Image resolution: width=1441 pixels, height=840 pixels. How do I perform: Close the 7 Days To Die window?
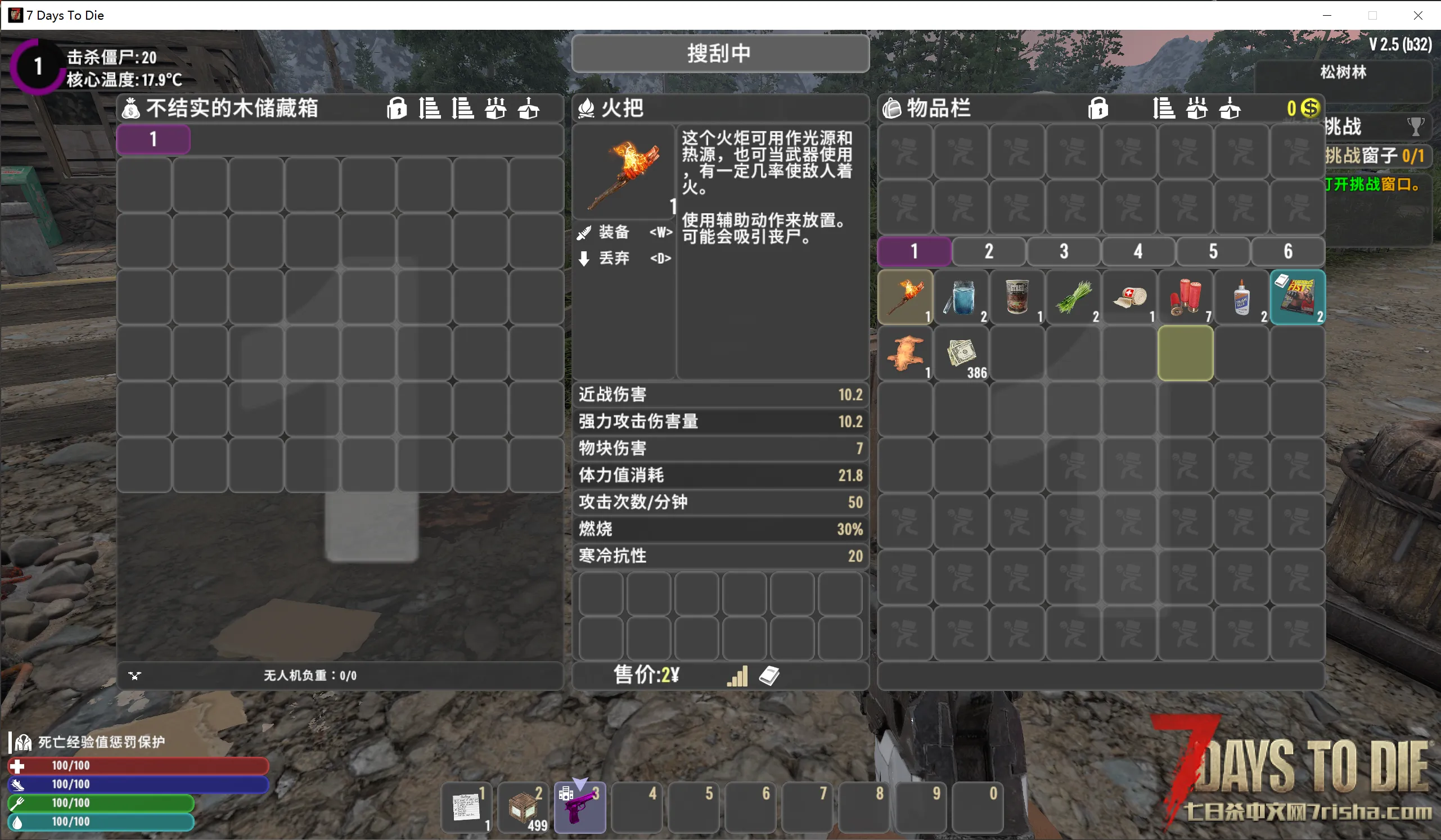[1417, 15]
